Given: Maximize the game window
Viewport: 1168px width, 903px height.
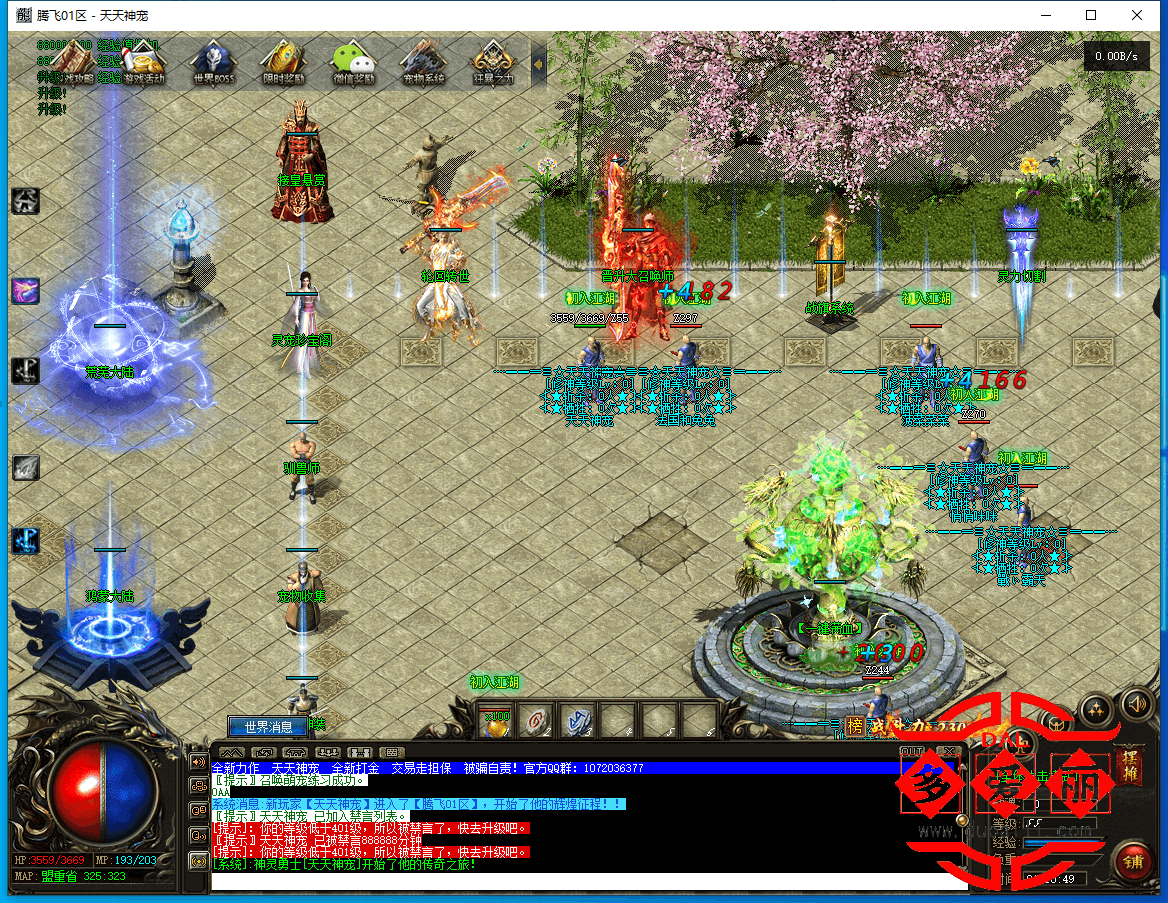Looking at the screenshot, I should coord(1091,15).
